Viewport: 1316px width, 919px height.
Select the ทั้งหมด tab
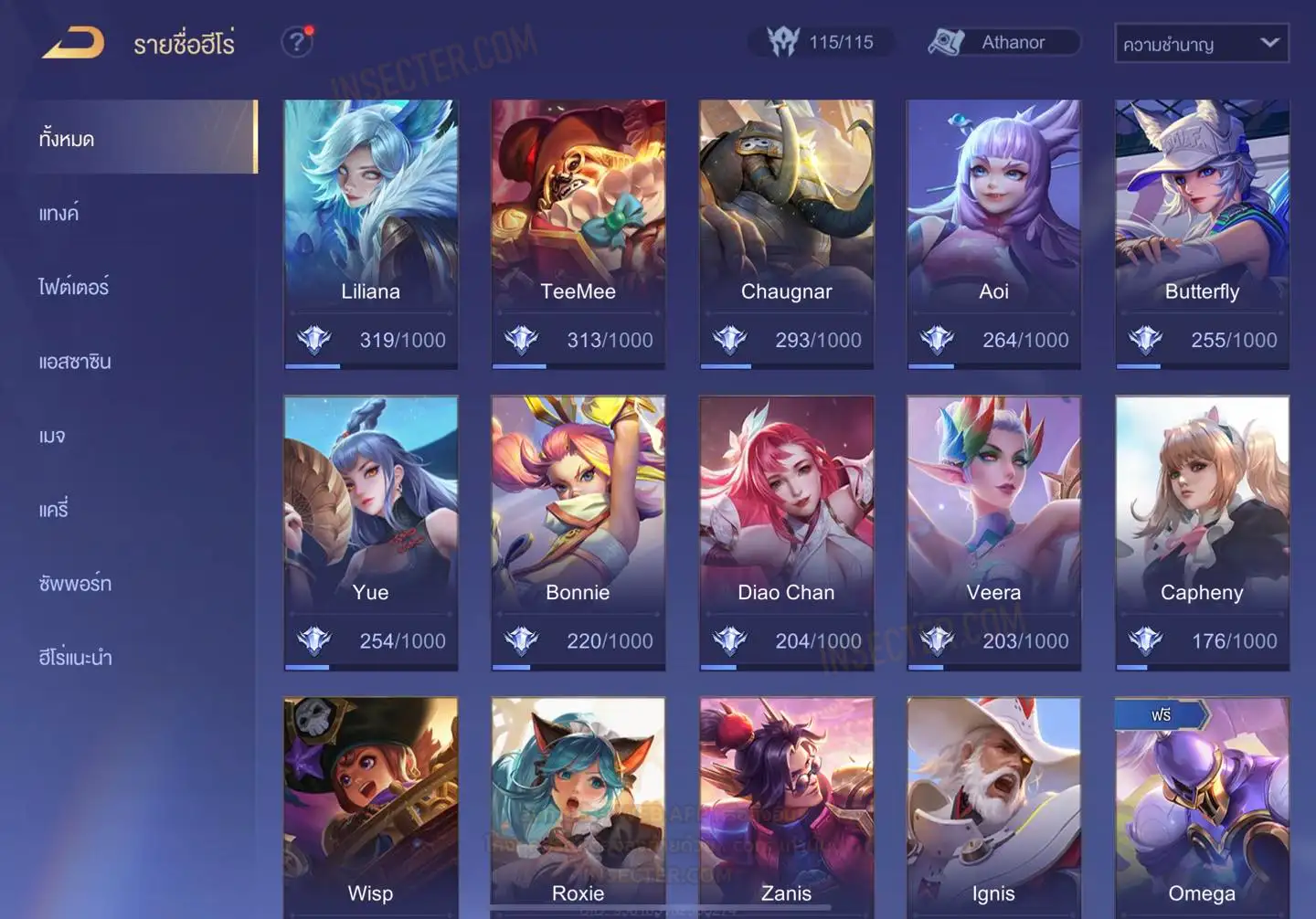[67, 139]
